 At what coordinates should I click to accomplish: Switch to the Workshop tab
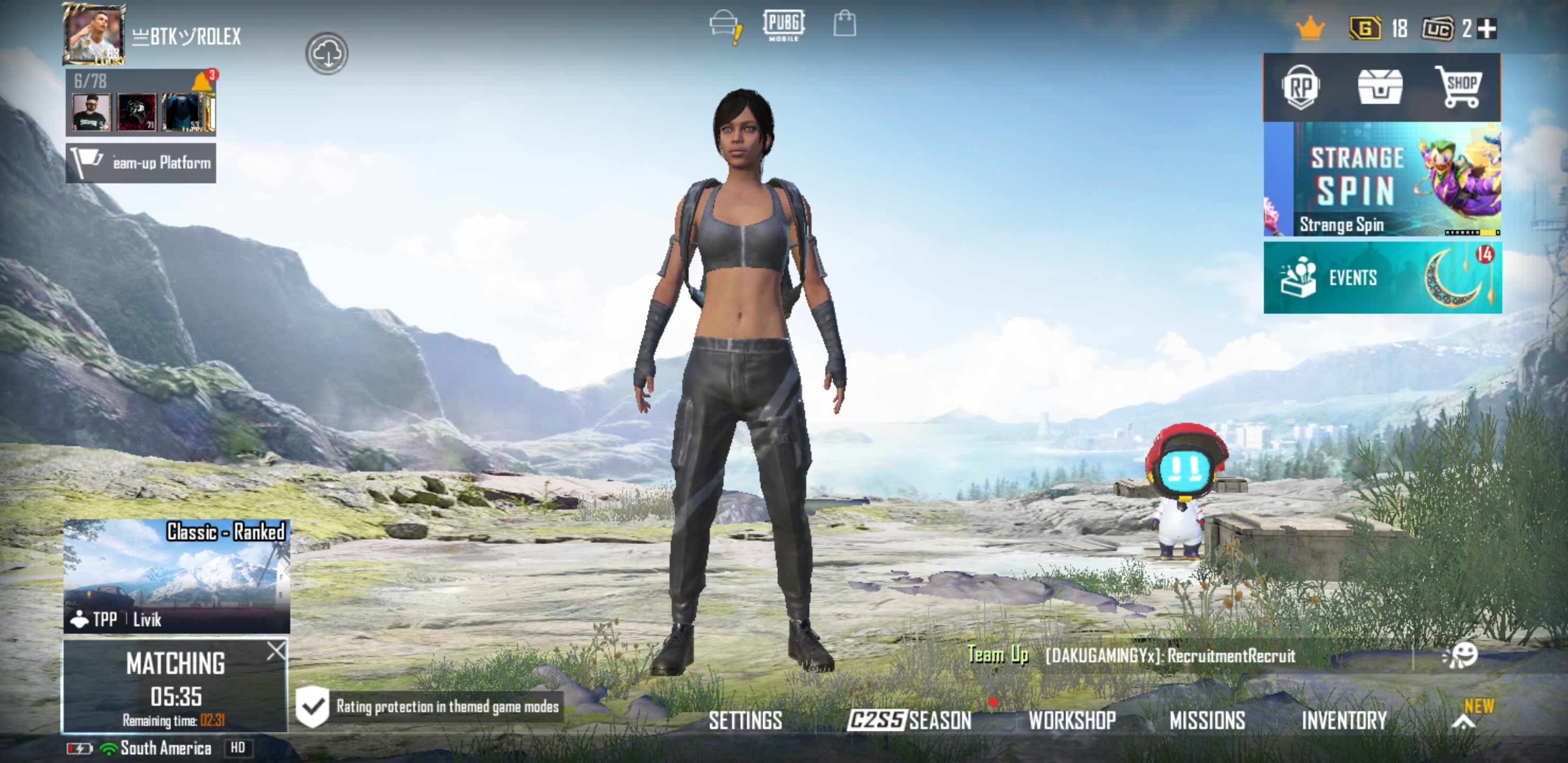1073,721
